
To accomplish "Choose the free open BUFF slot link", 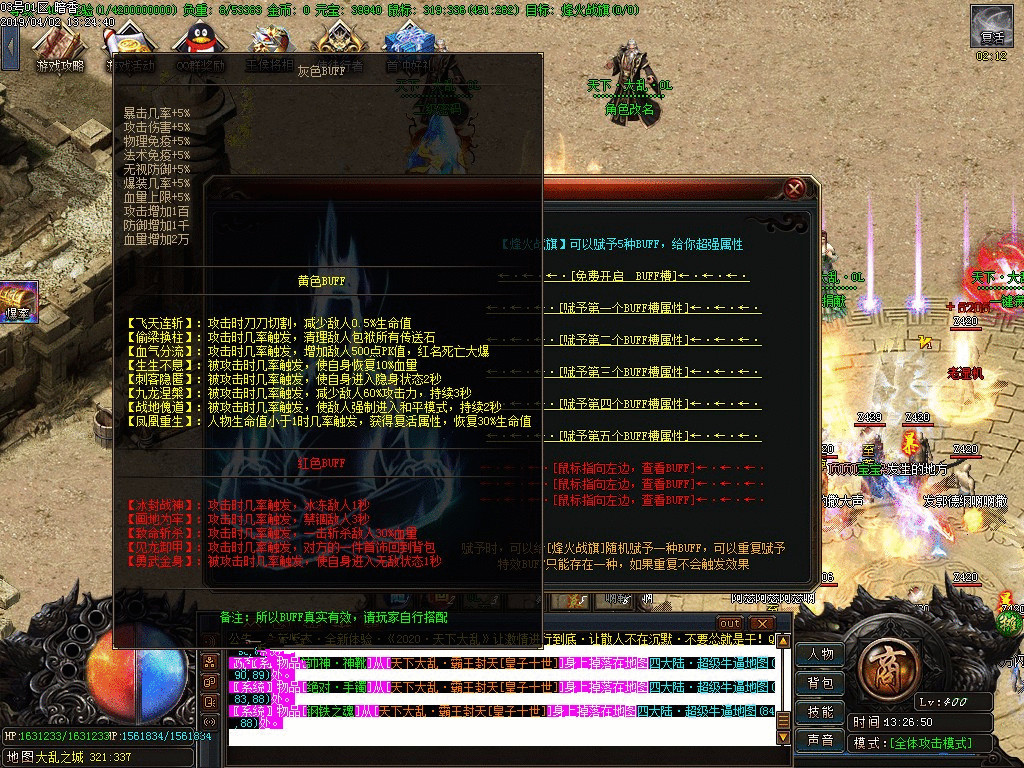I will click(625, 276).
